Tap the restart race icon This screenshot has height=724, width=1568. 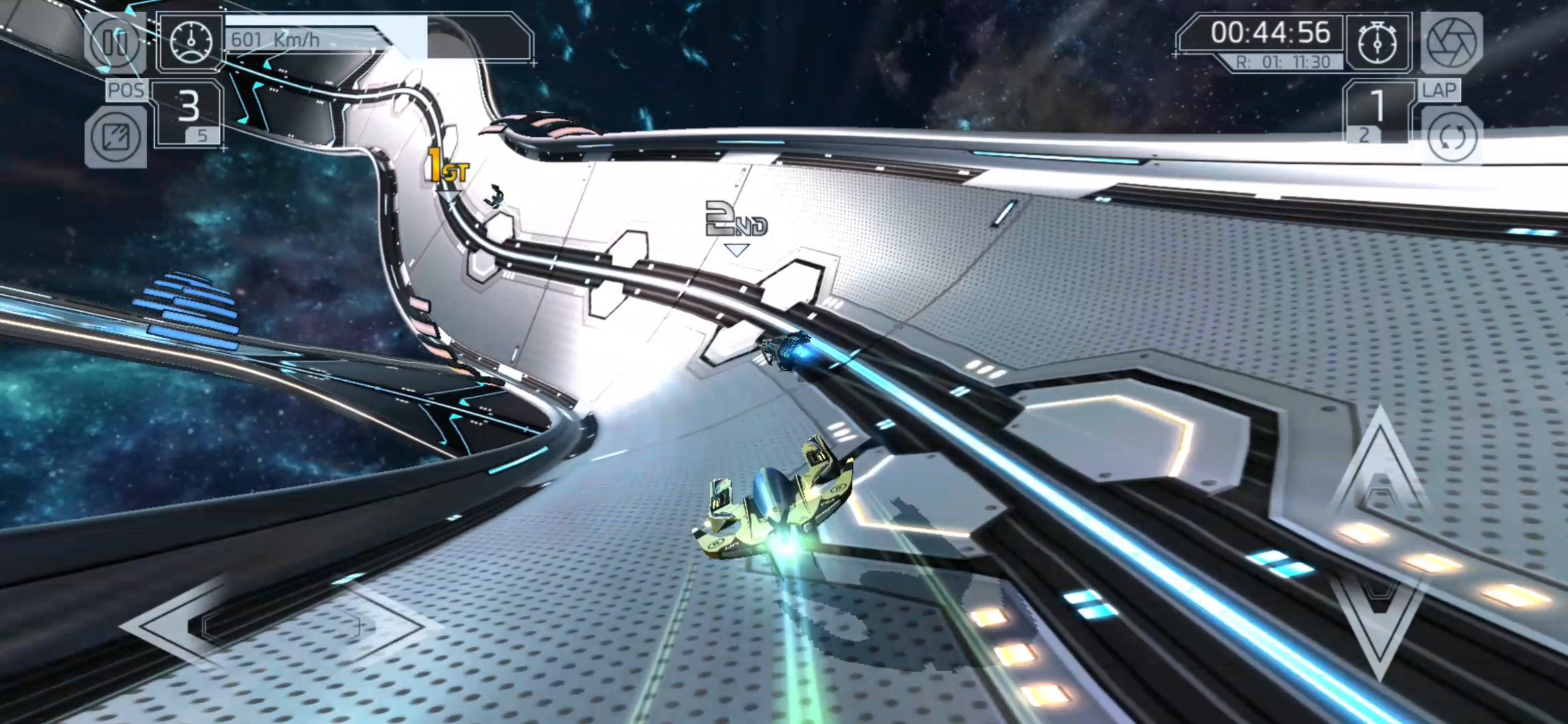(1453, 137)
